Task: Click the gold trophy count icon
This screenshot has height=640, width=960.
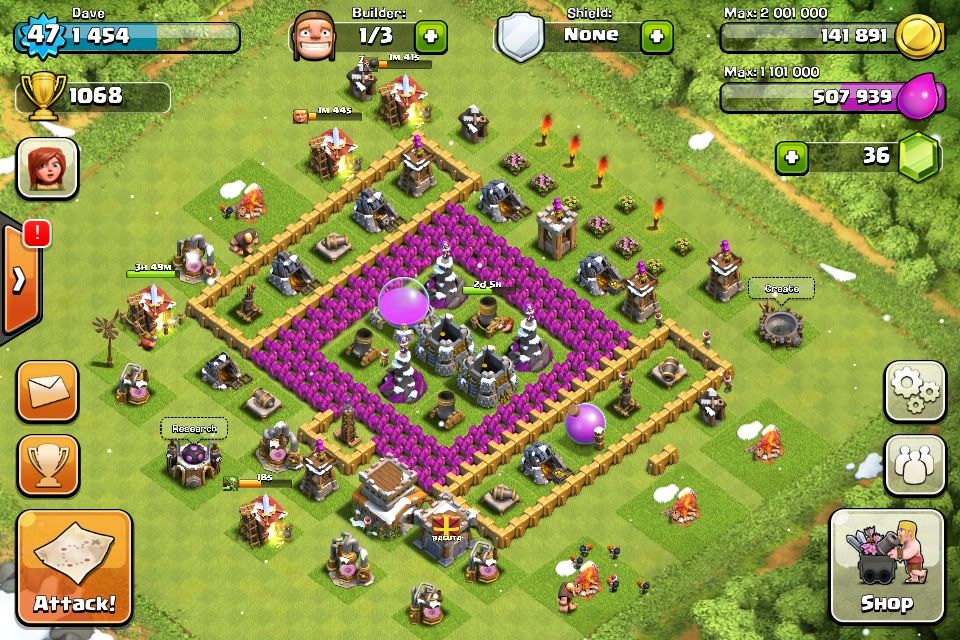Action: coord(43,97)
